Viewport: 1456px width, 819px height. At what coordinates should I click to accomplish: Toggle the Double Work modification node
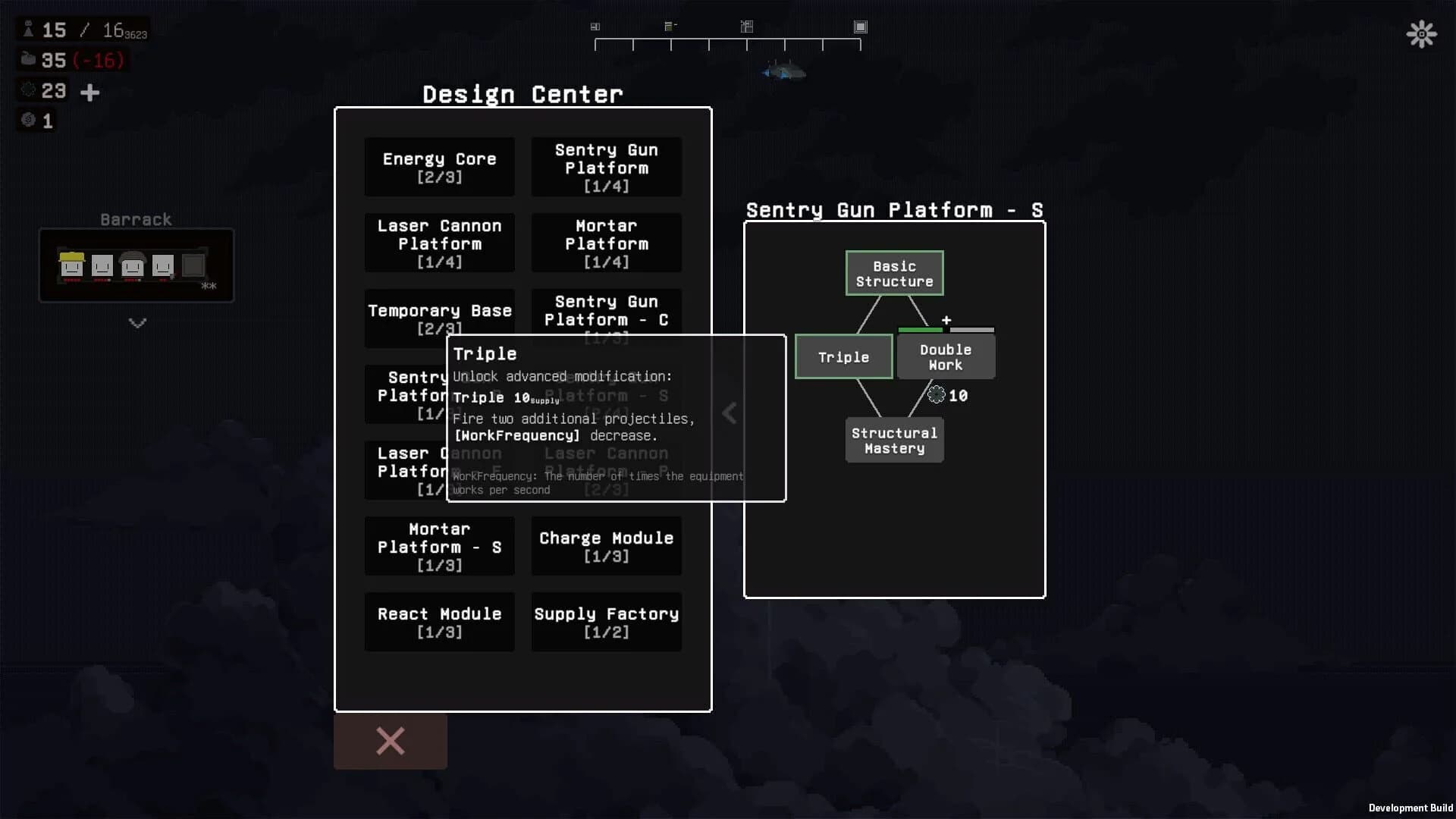point(945,356)
